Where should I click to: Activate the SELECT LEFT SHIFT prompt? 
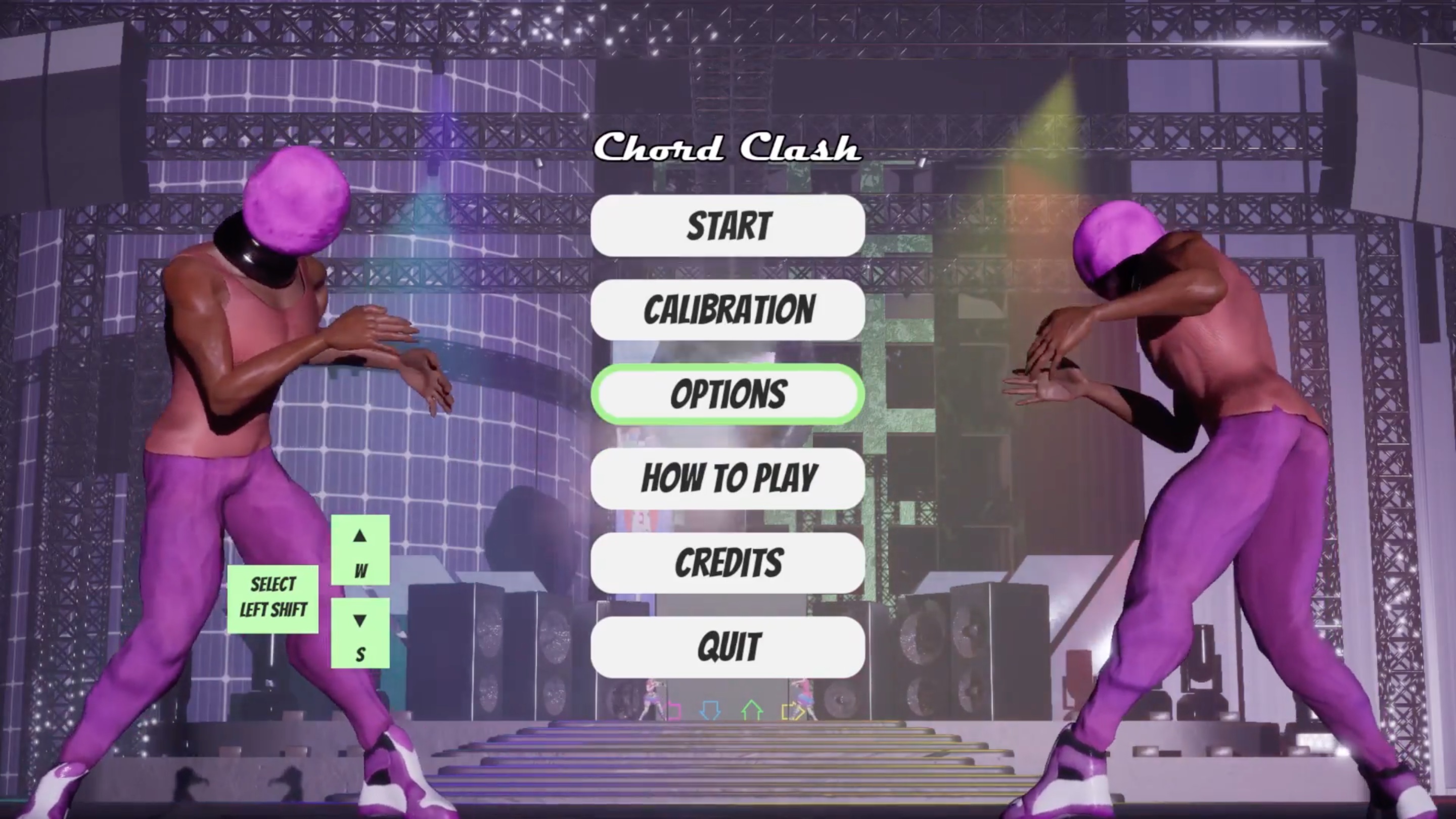[x=273, y=598]
